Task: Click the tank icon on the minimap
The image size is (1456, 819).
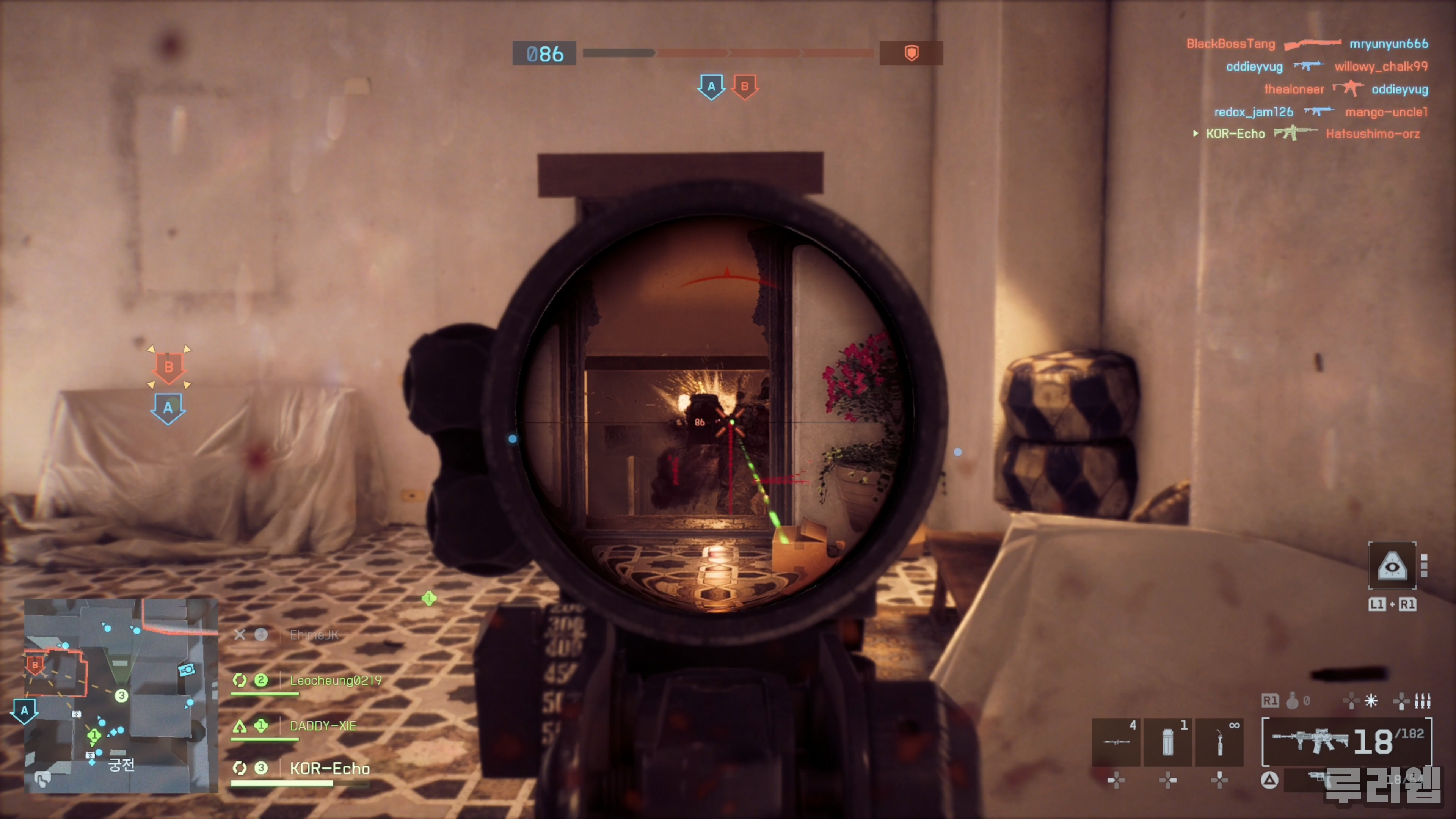Action: point(187,670)
